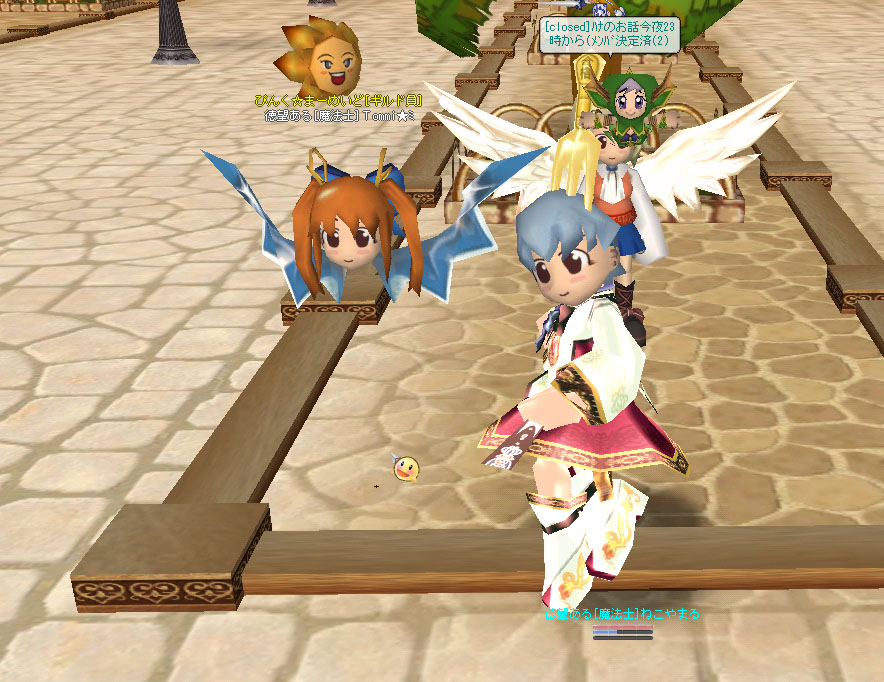This screenshot has height=682, width=884.
Task: Open the [closed] chat room sign bubble
Action: click(610, 35)
